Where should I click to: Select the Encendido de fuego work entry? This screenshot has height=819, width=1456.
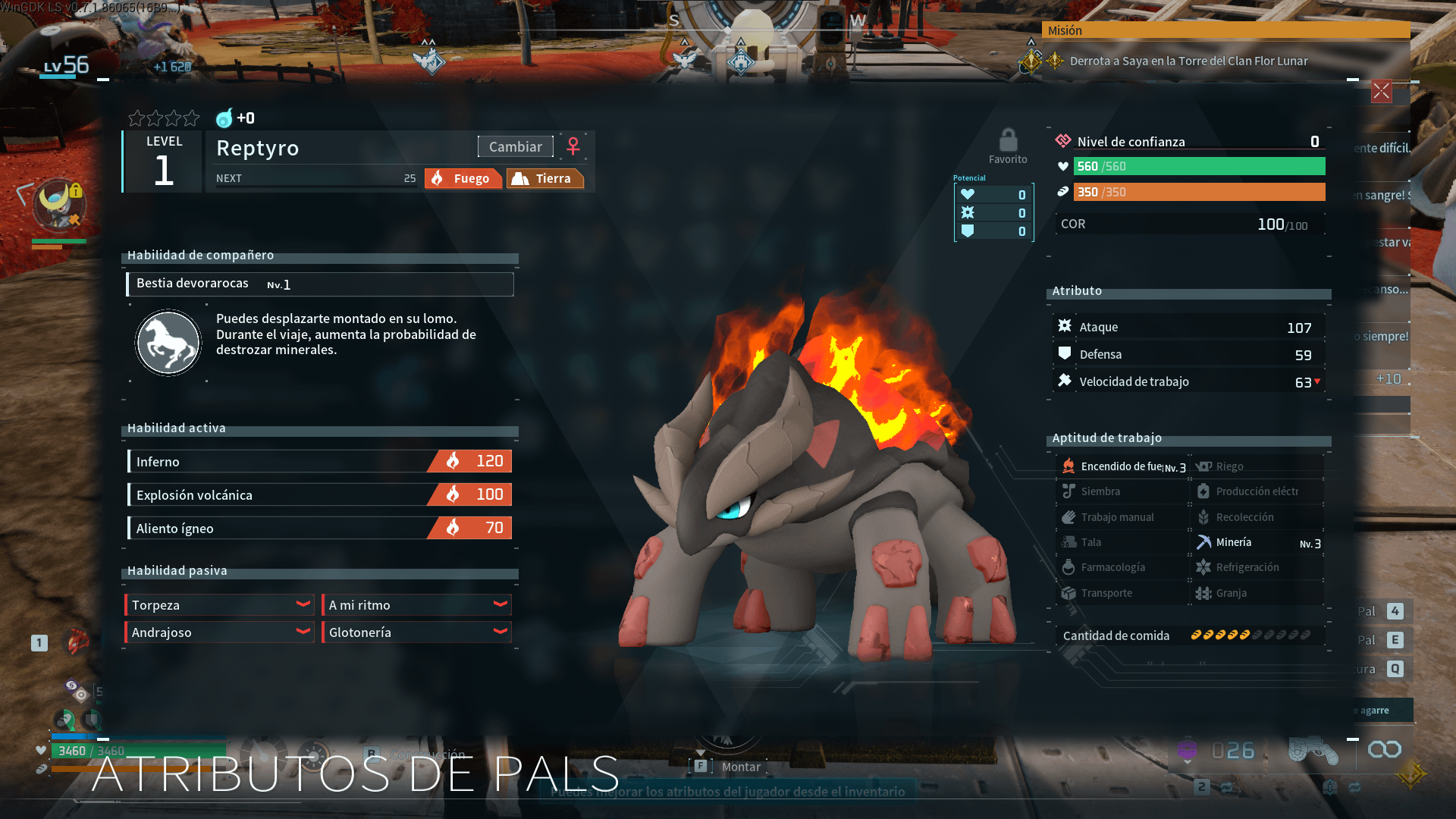[1124, 467]
